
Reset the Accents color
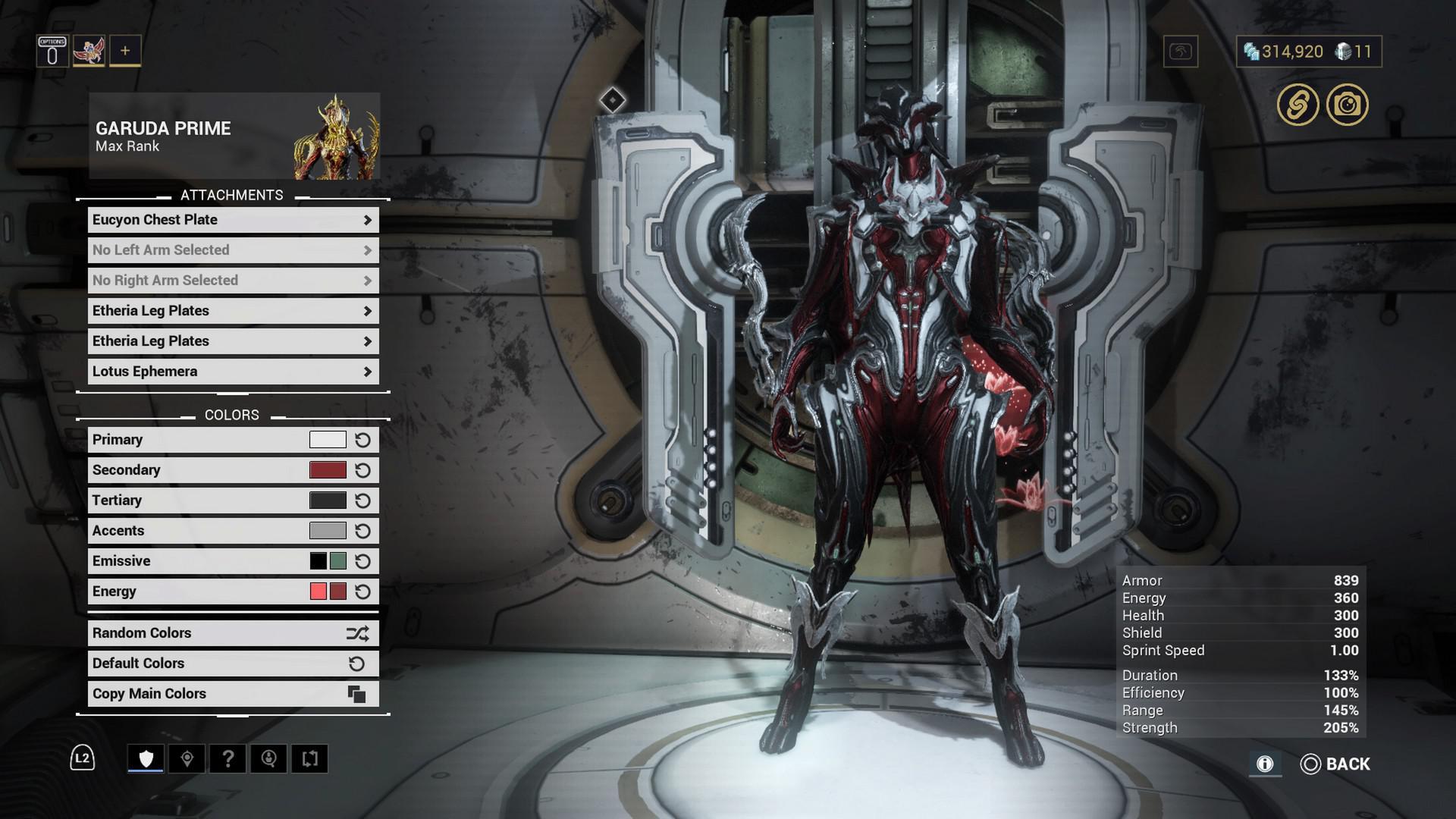(x=363, y=531)
